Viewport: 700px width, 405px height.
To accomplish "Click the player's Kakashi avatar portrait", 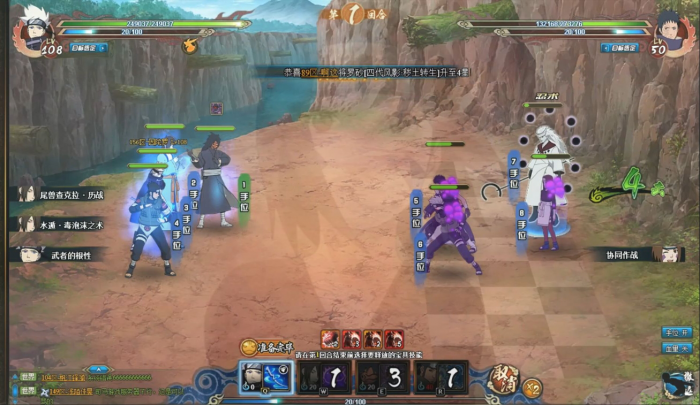I will pyautogui.click(x=30, y=30).
